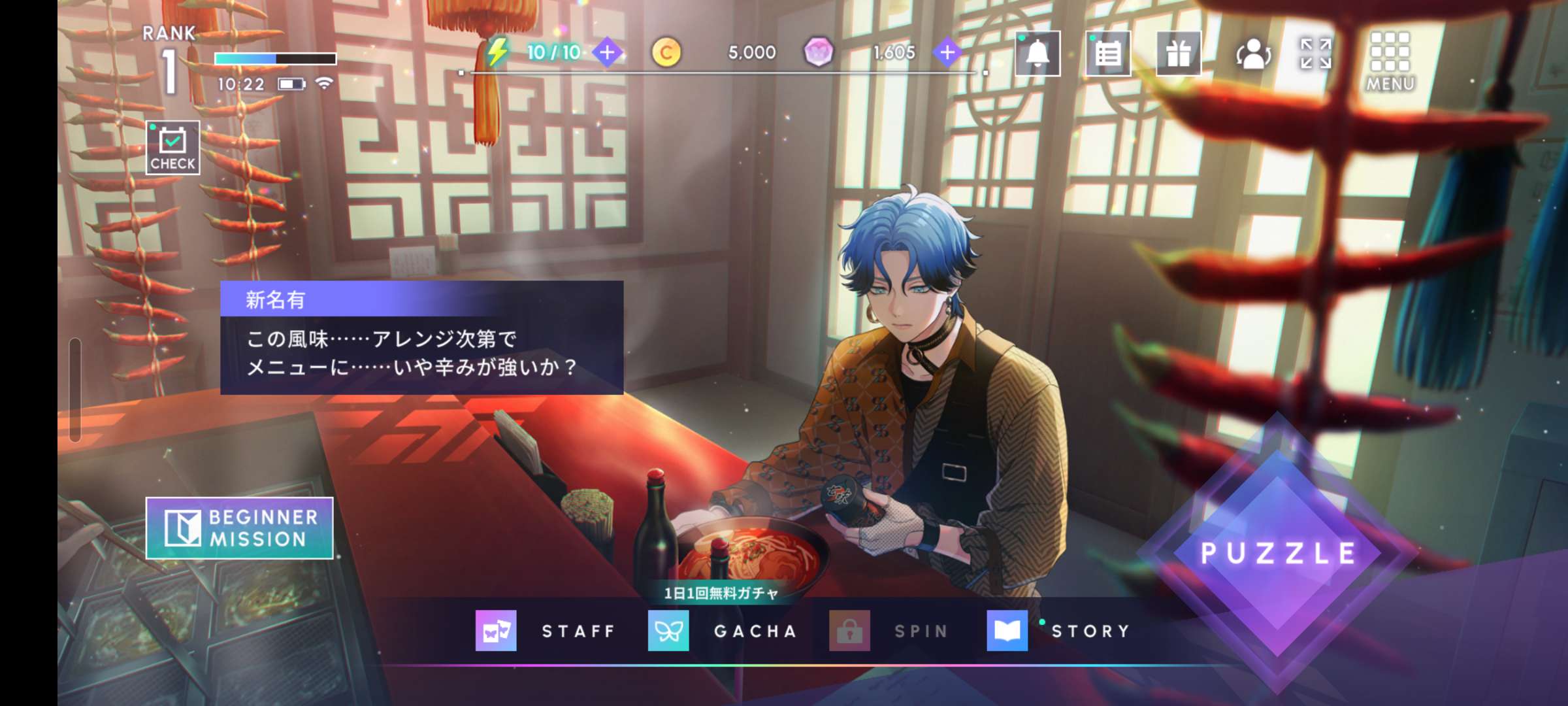Go to the GACHA screen

tap(723, 631)
